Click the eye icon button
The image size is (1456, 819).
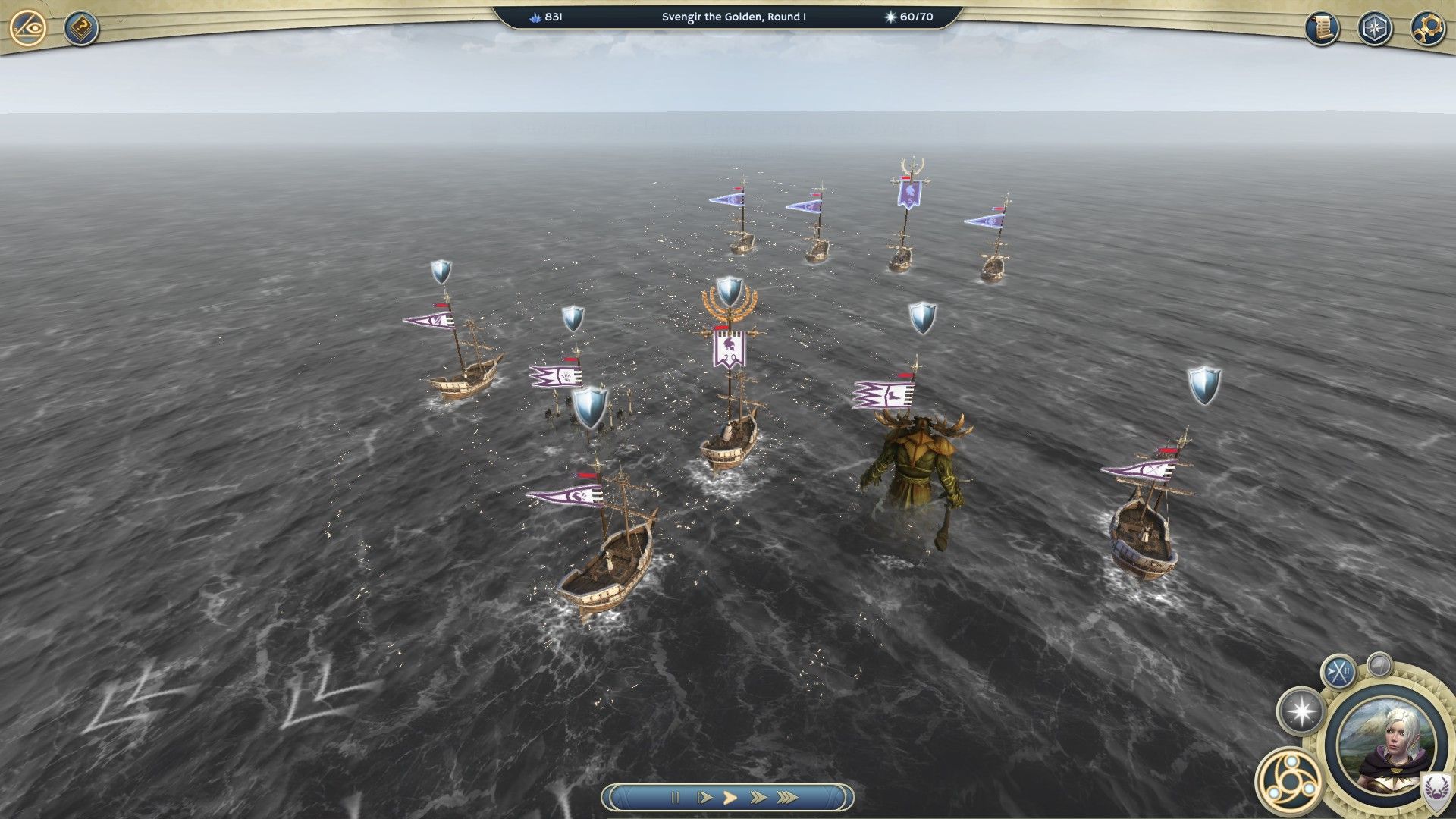pyautogui.click(x=29, y=29)
